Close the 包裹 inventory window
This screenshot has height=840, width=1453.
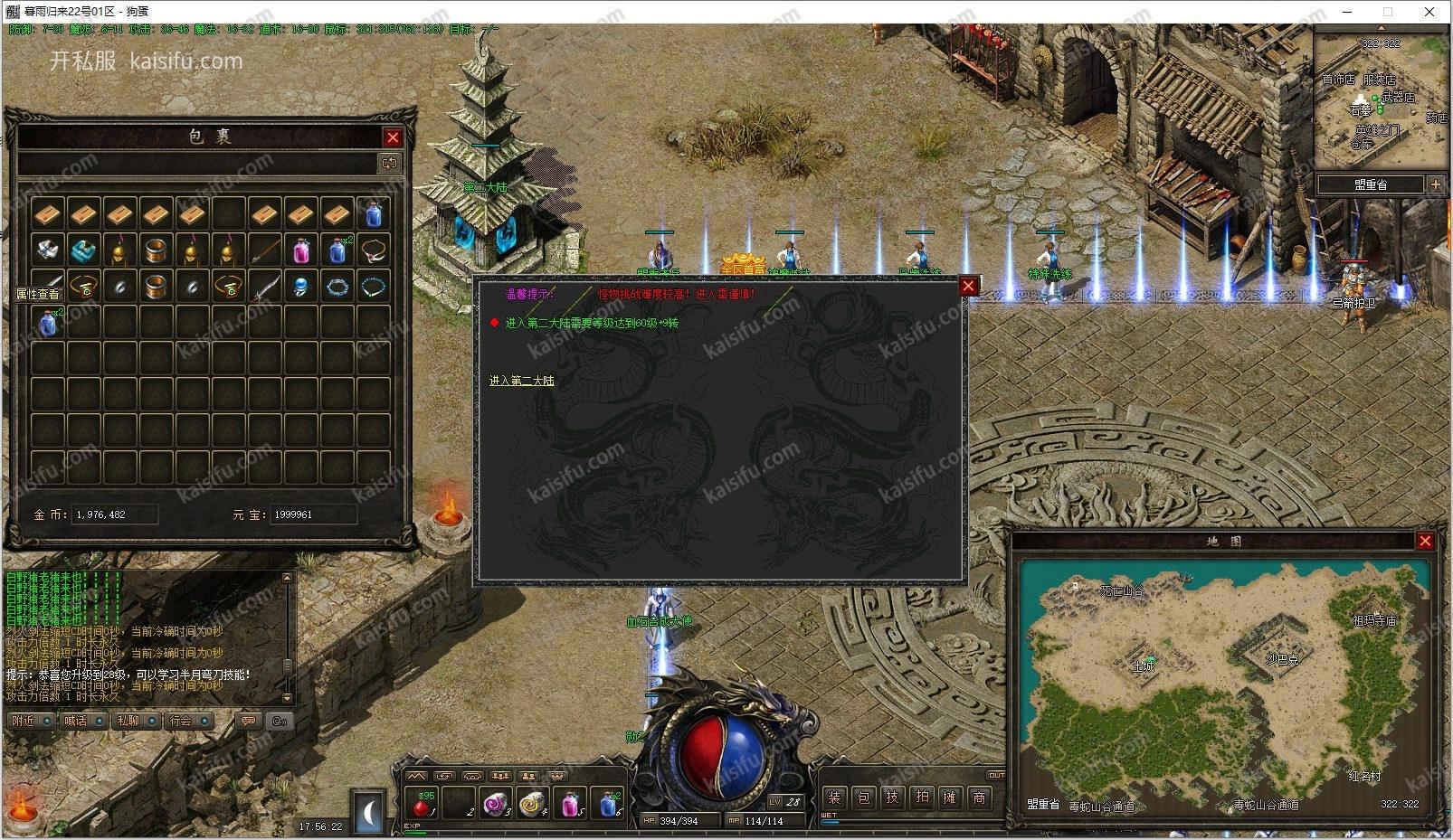pyautogui.click(x=393, y=137)
